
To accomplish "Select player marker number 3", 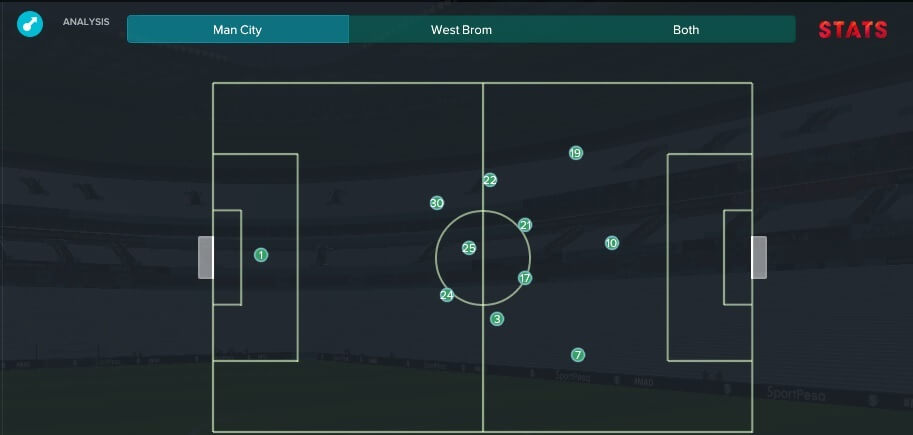I will (497, 319).
